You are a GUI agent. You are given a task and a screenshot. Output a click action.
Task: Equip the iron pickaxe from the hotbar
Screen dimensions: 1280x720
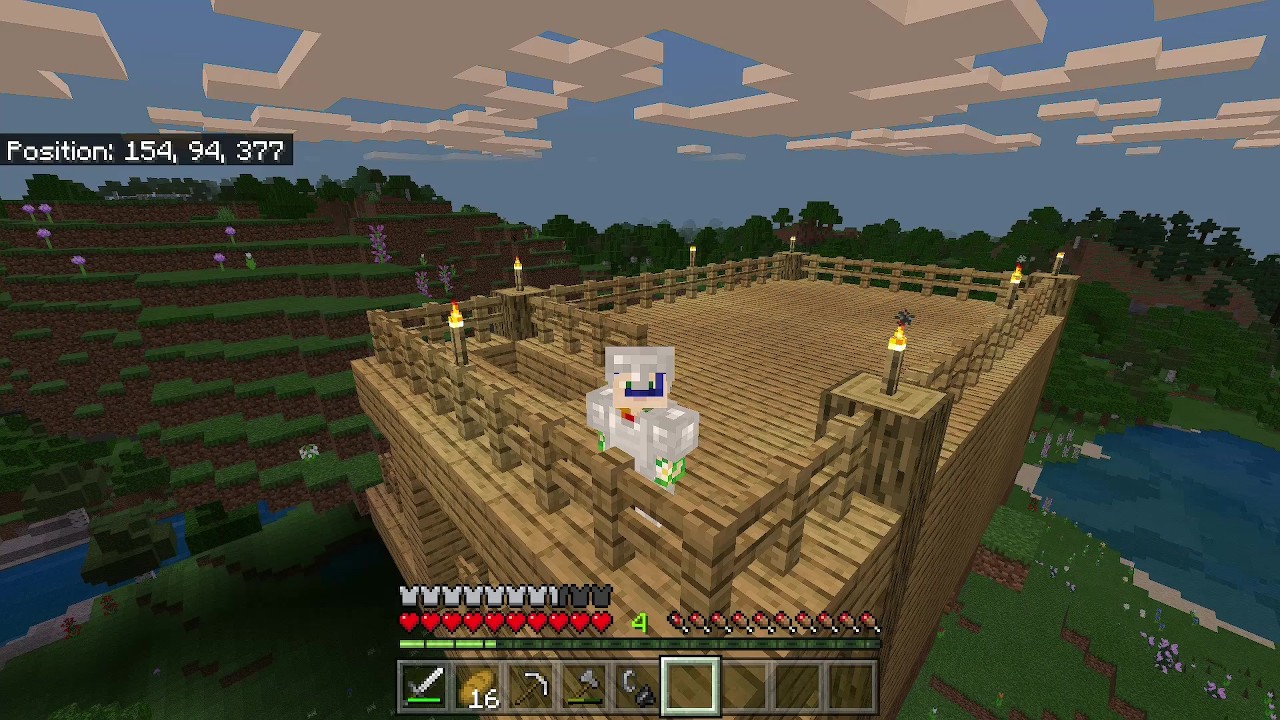point(531,687)
